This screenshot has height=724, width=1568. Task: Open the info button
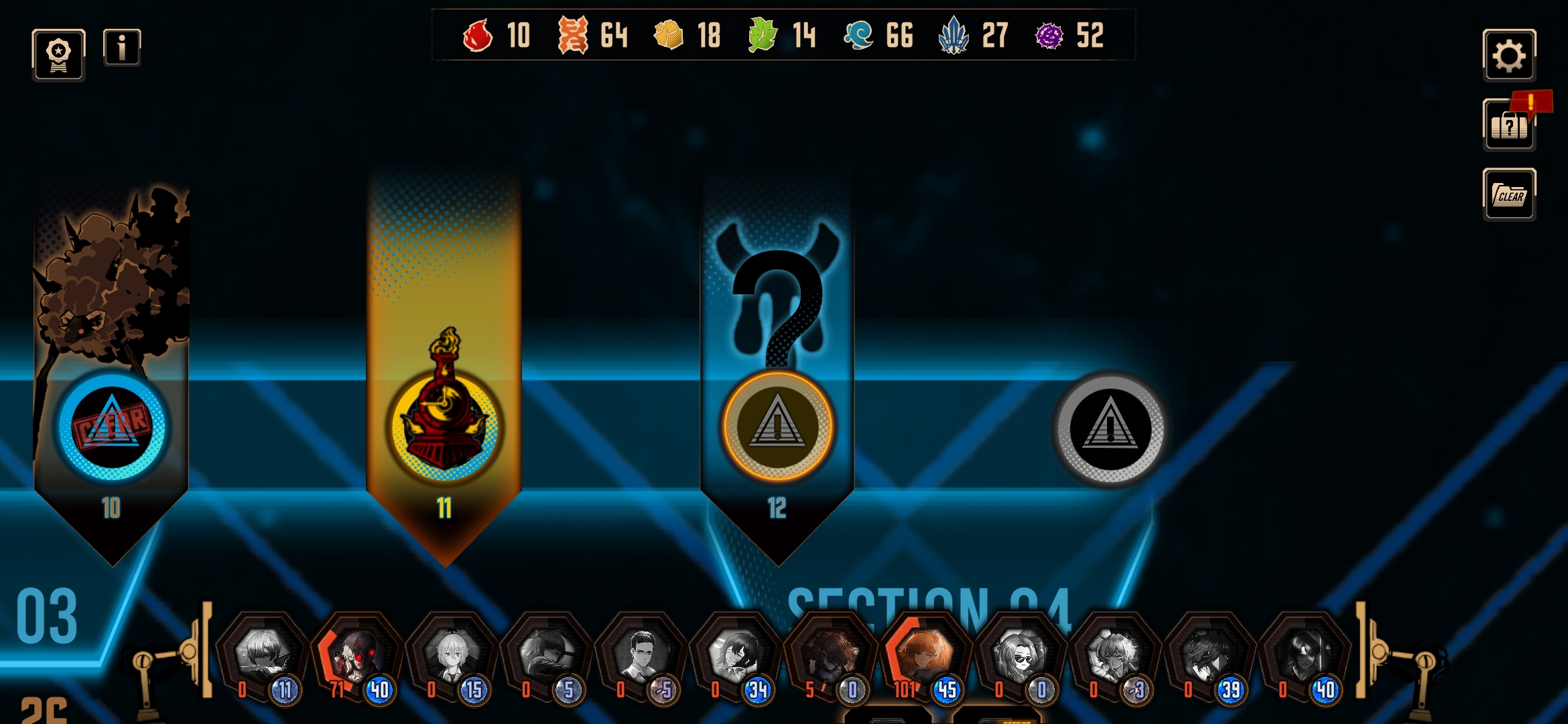tap(122, 48)
